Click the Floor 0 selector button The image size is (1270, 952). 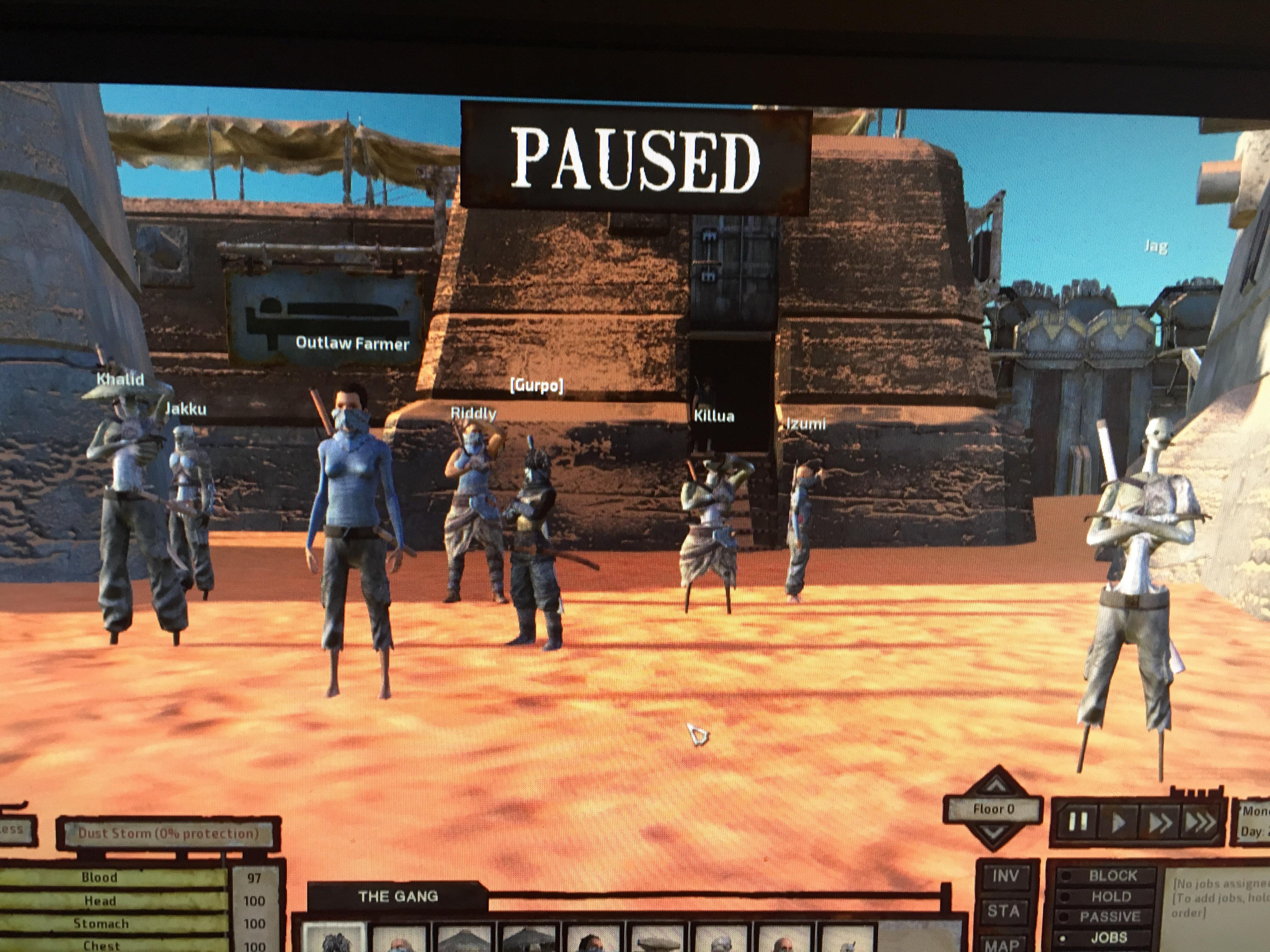[995, 809]
